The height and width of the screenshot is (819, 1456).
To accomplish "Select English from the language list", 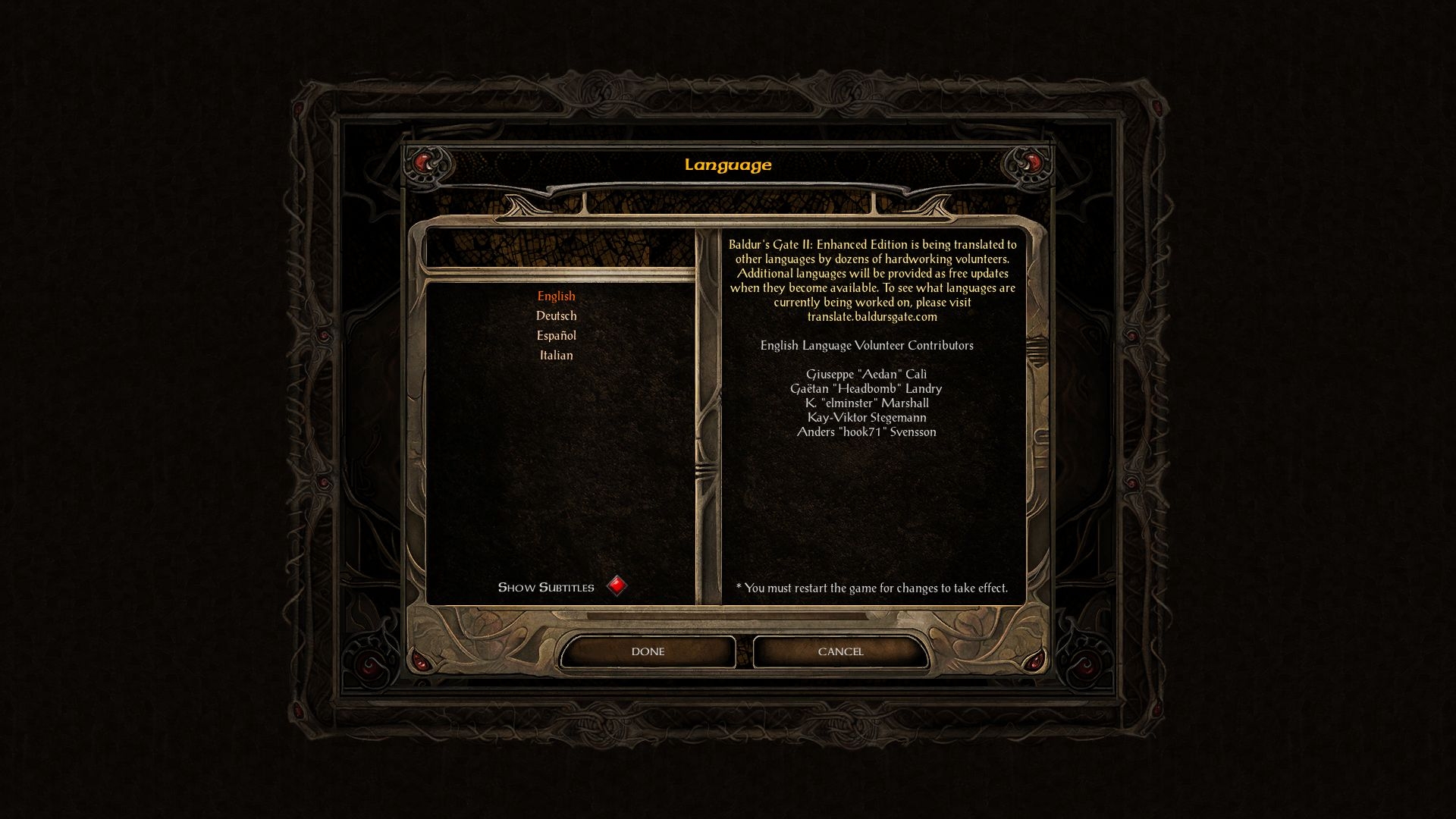I will (556, 297).
